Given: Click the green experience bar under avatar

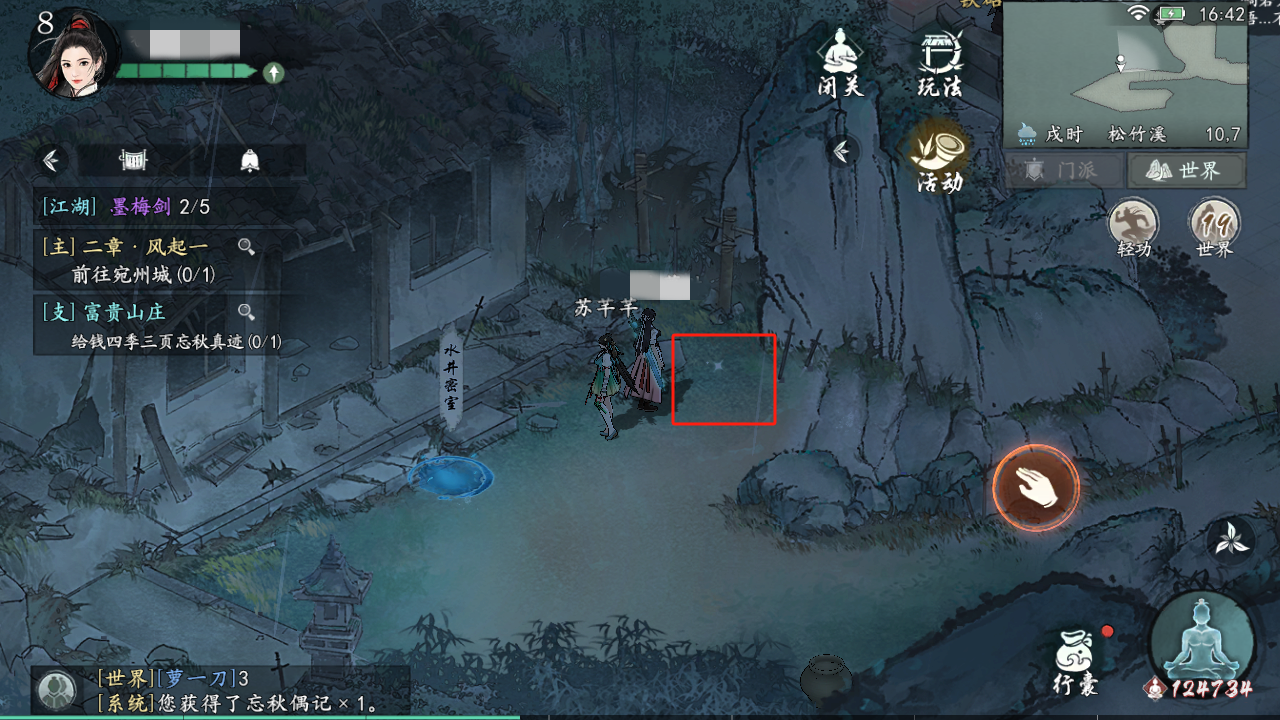Looking at the screenshot, I should click(185, 70).
